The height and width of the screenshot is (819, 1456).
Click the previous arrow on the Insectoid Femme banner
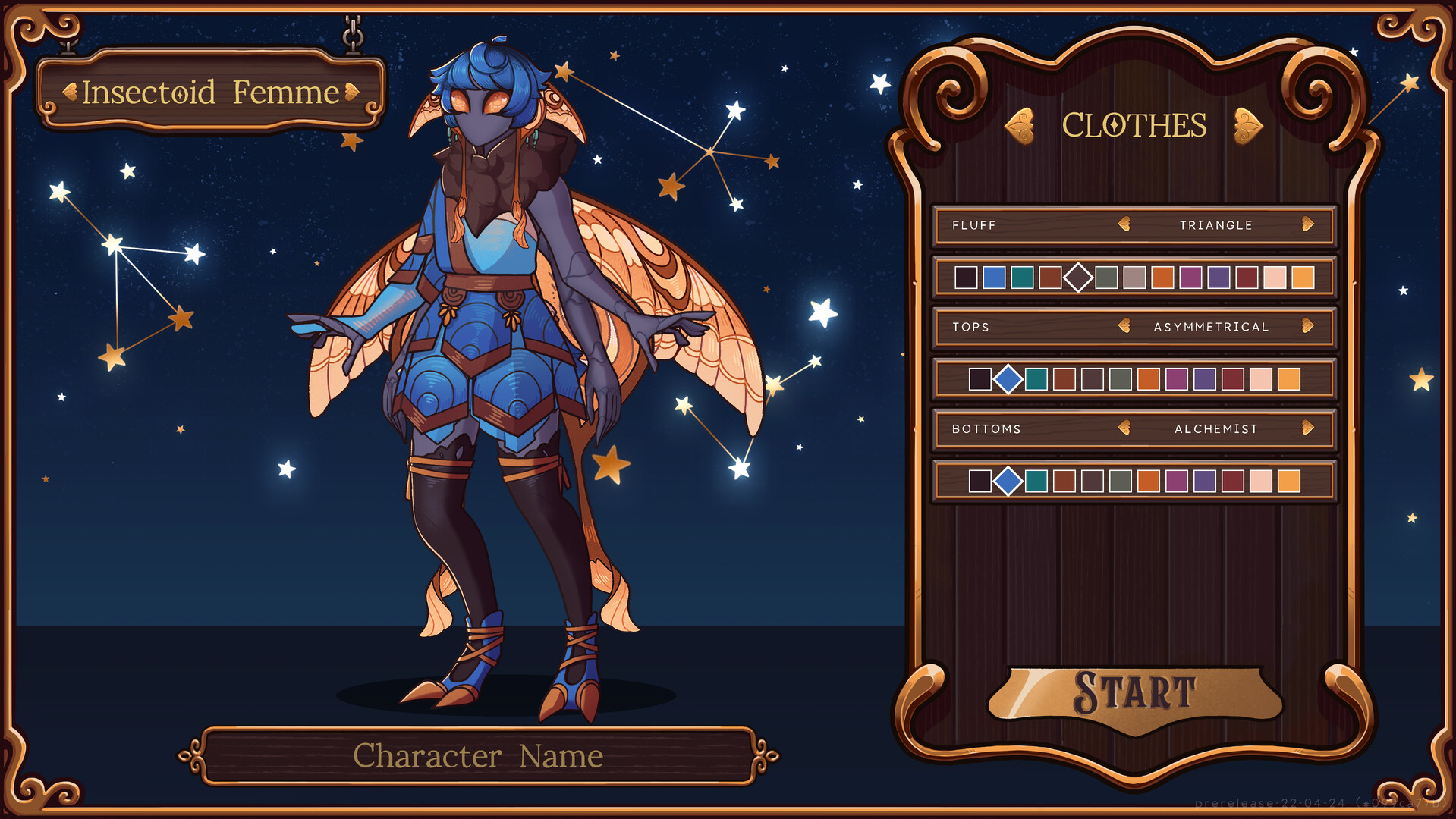pos(71,93)
